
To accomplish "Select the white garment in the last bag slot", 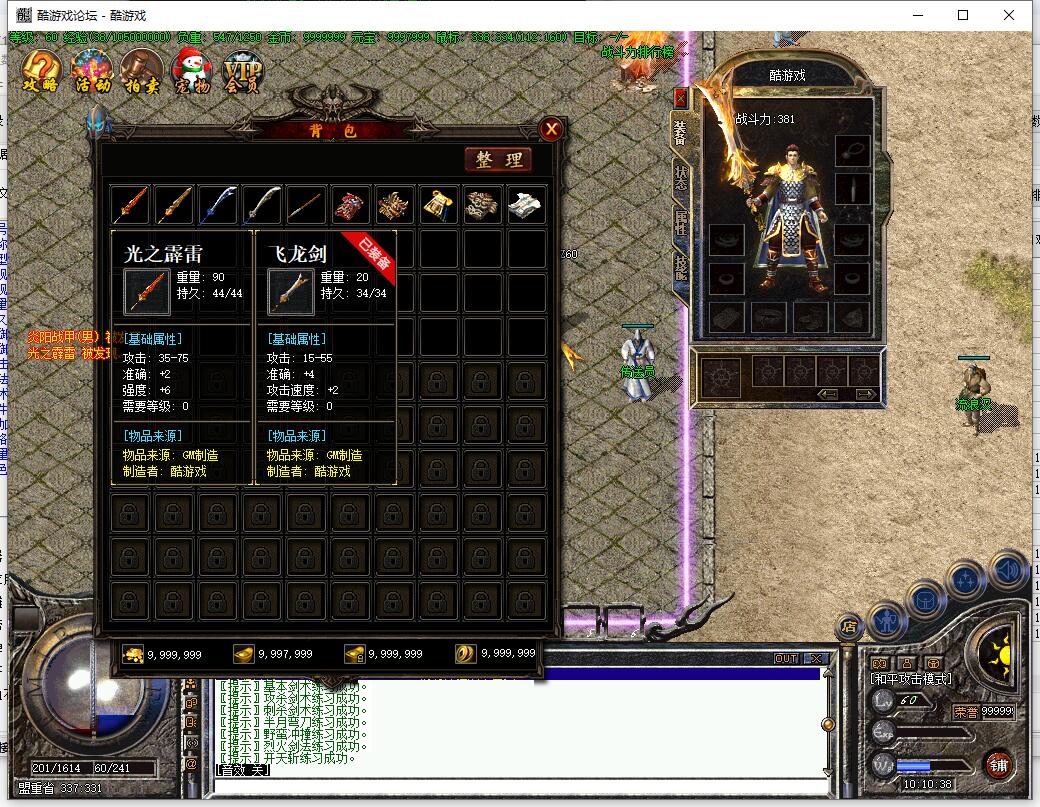I will click(x=526, y=205).
